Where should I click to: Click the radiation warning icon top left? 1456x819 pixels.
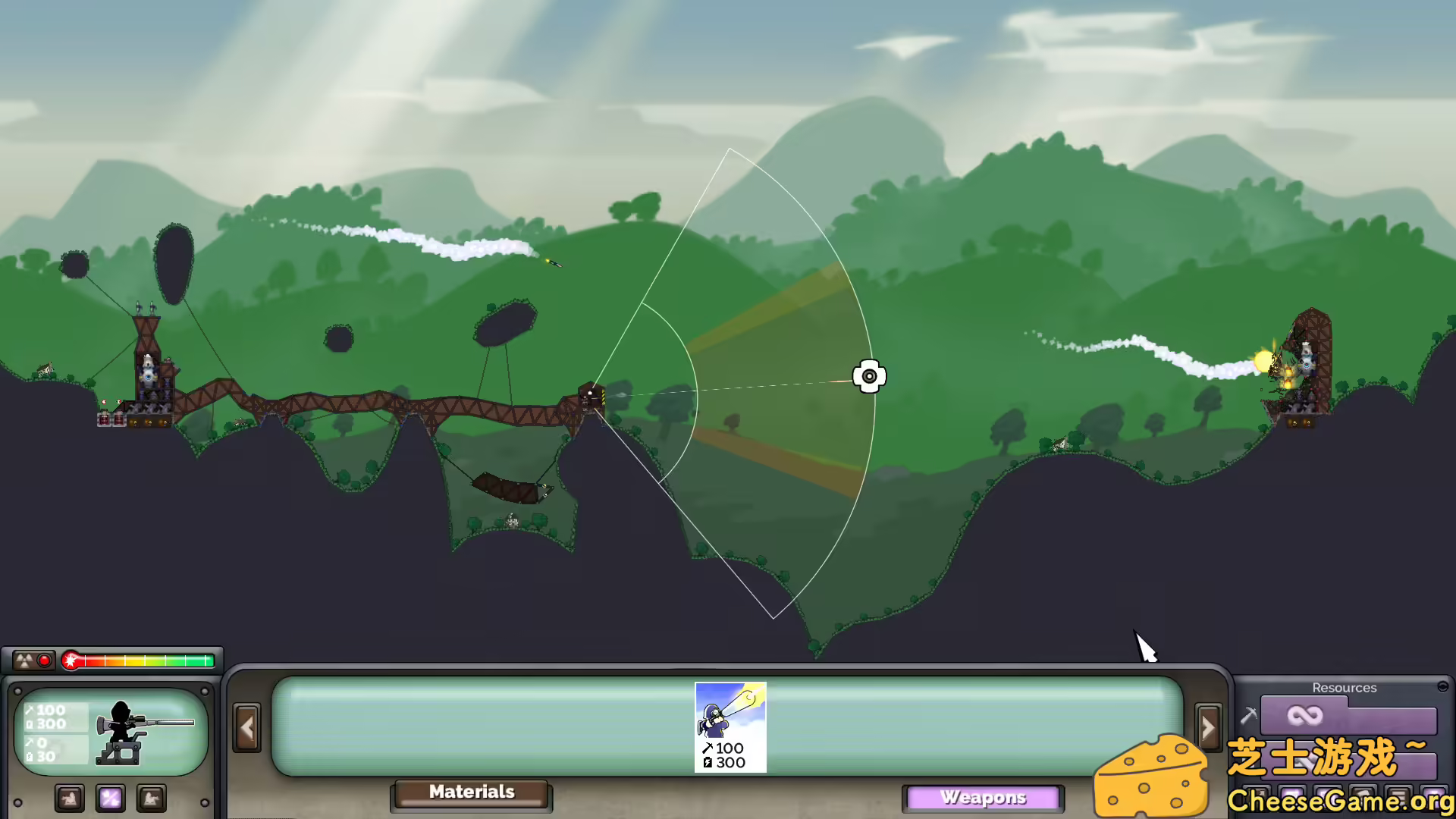tap(24, 660)
